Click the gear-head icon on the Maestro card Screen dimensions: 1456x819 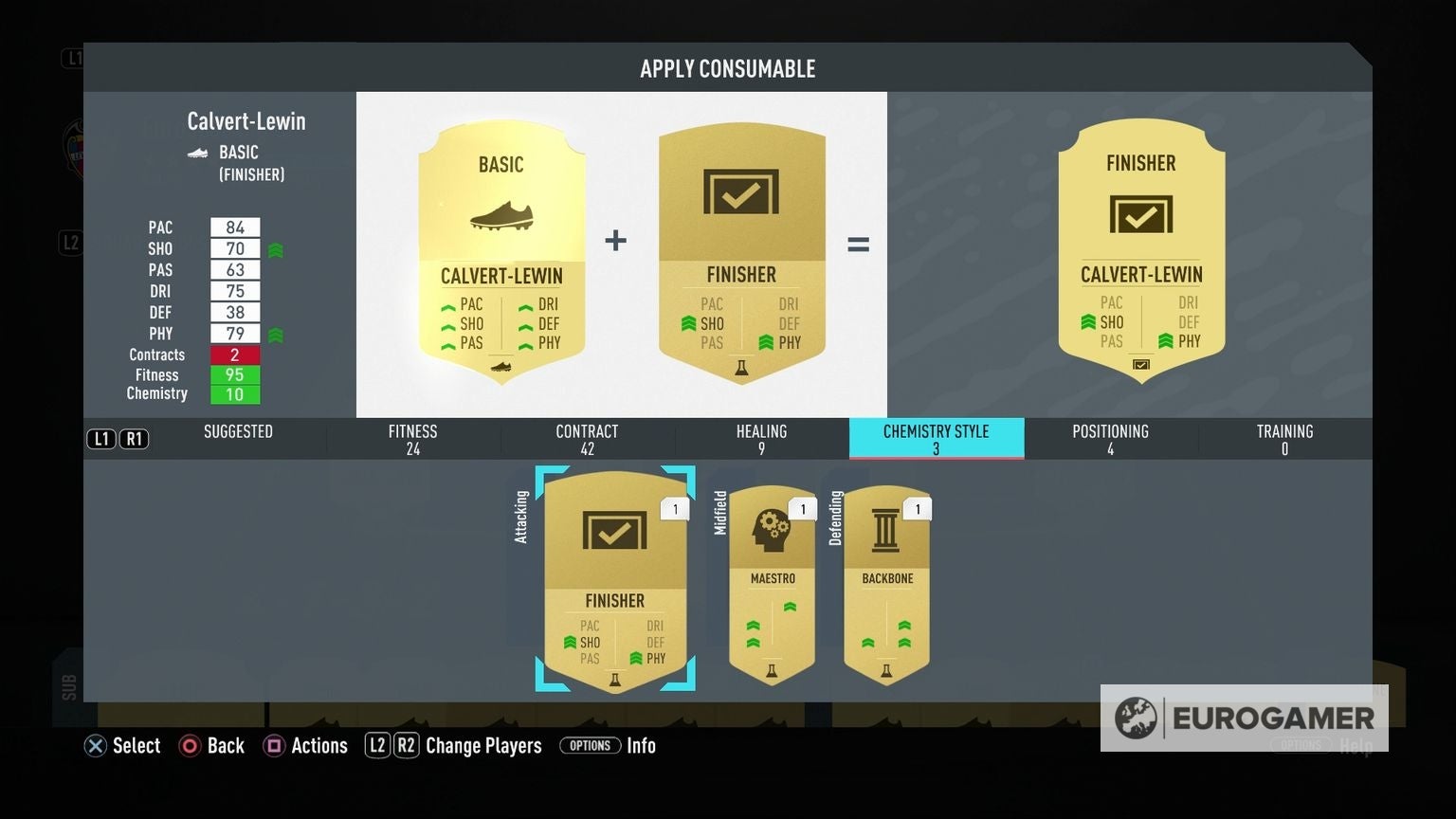(x=770, y=529)
